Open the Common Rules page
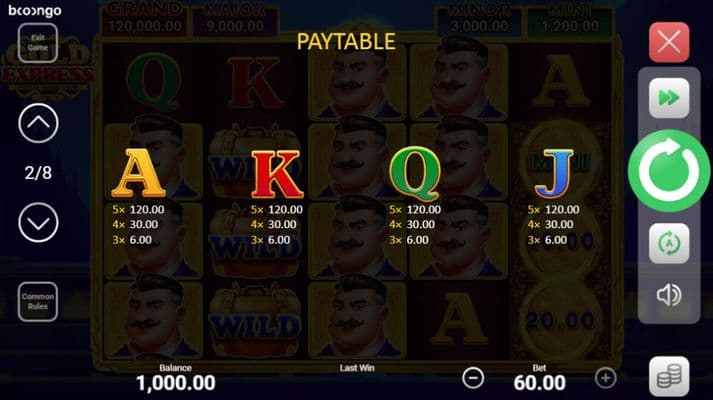 [x=39, y=301]
